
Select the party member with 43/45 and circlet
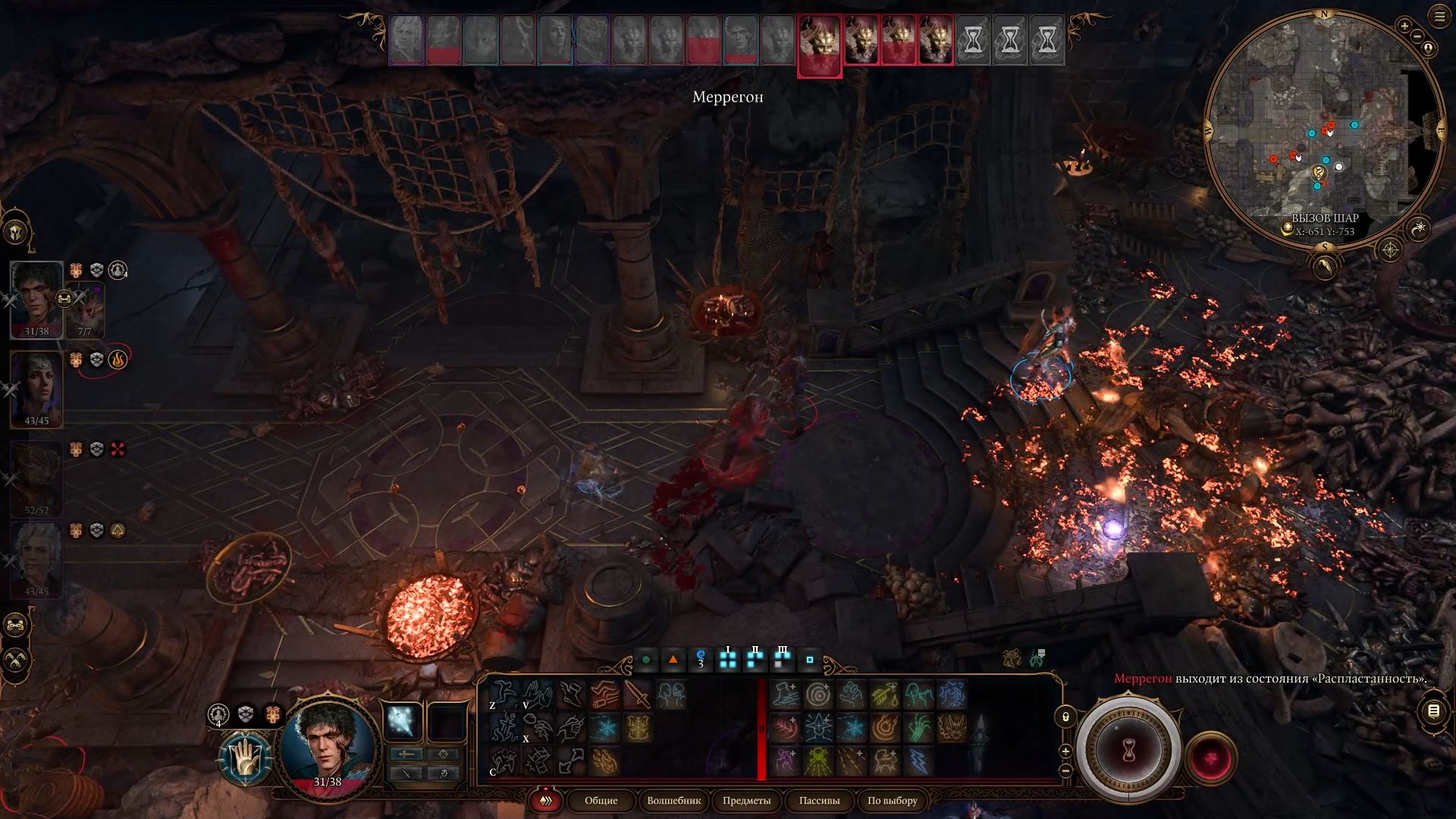[x=36, y=388]
